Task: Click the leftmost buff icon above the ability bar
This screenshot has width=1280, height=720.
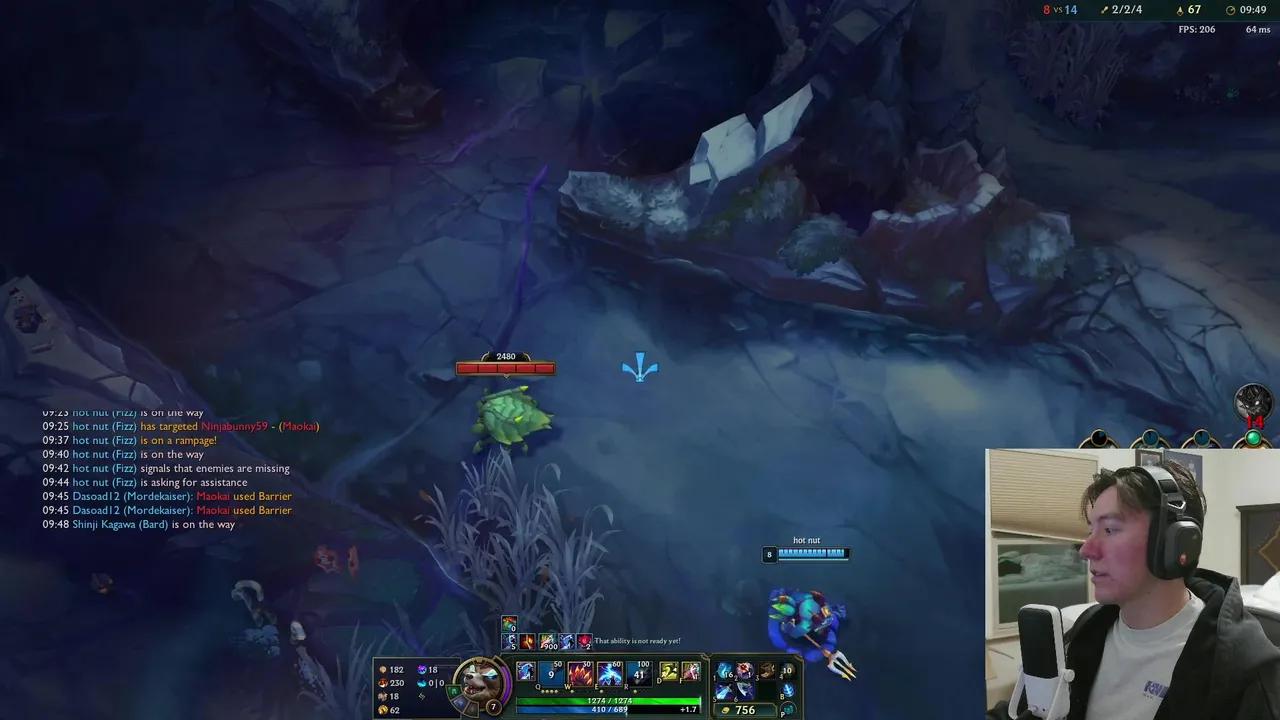Action: [x=509, y=622]
